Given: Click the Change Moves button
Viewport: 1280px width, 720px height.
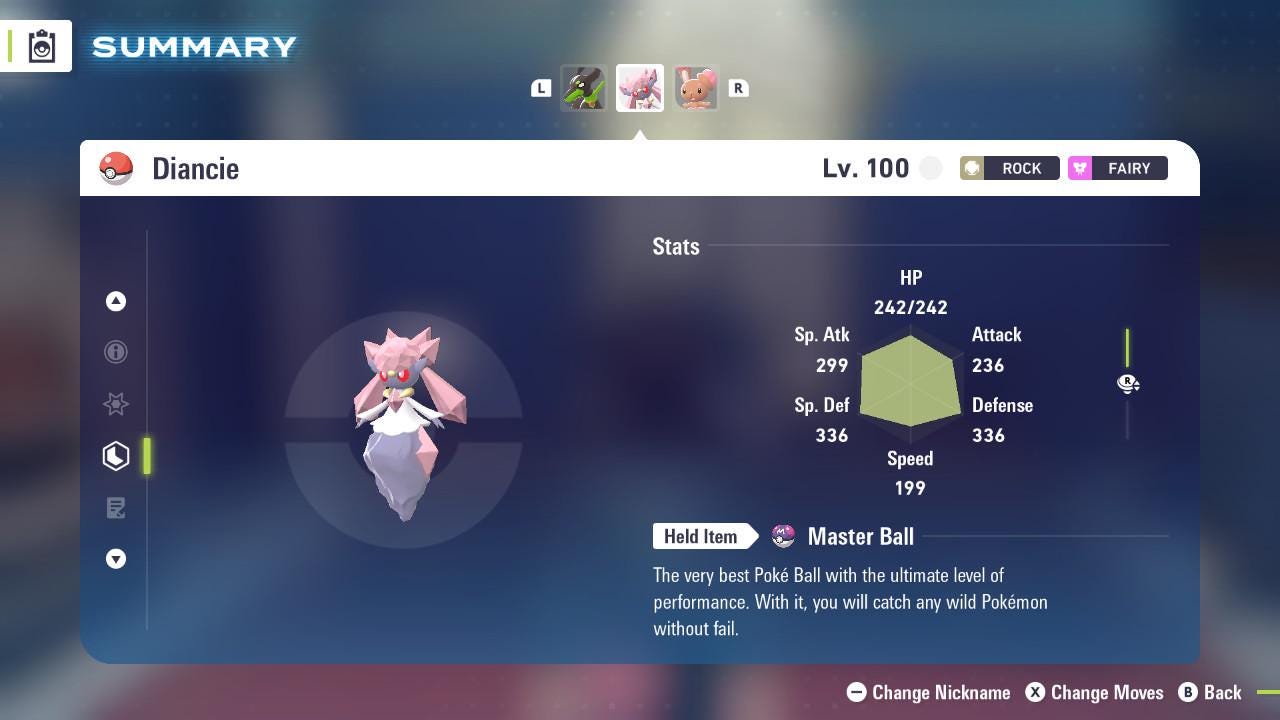Looking at the screenshot, I should [1094, 692].
